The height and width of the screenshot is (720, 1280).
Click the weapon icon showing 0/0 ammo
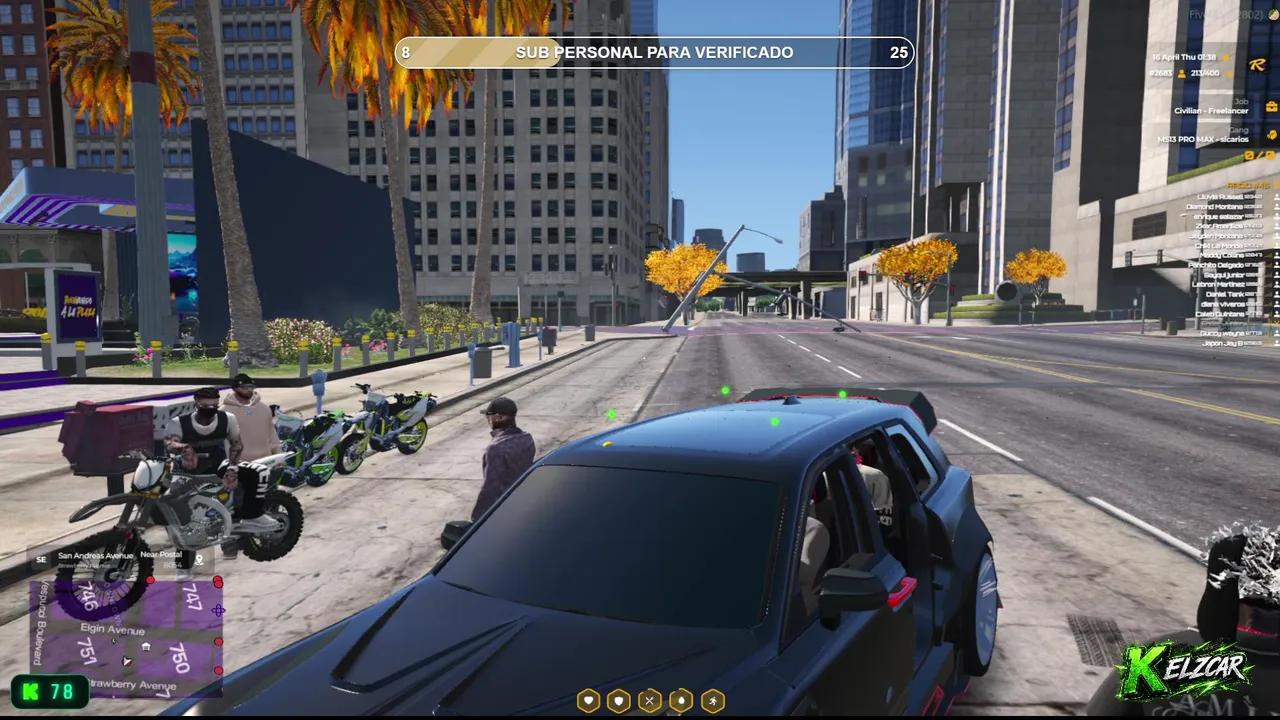1251,155
